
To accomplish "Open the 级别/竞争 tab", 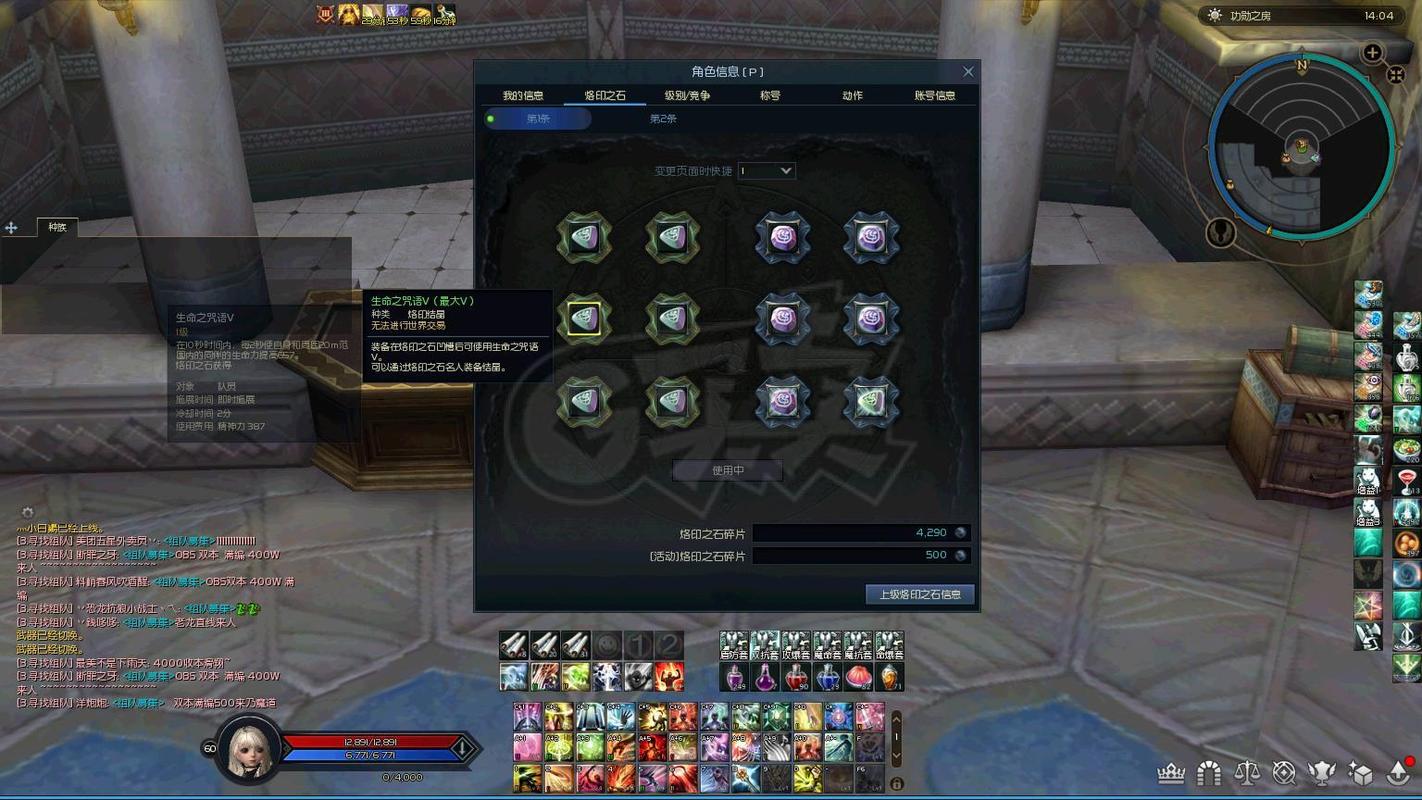I will click(687, 96).
